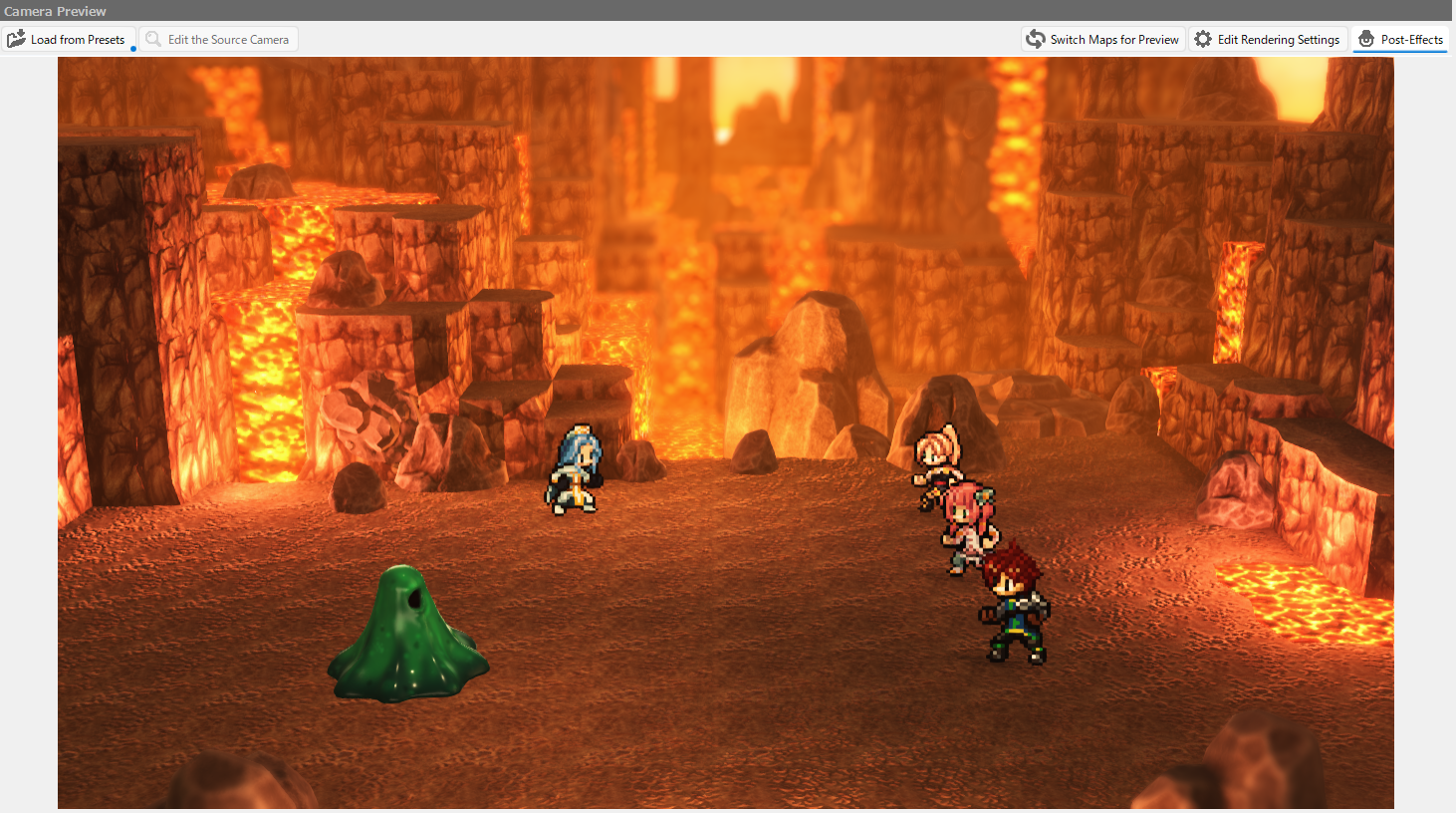This screenshot has height=813, width=1456.
Task: Switch to the Post-Effects tab
Action: 1400,38
